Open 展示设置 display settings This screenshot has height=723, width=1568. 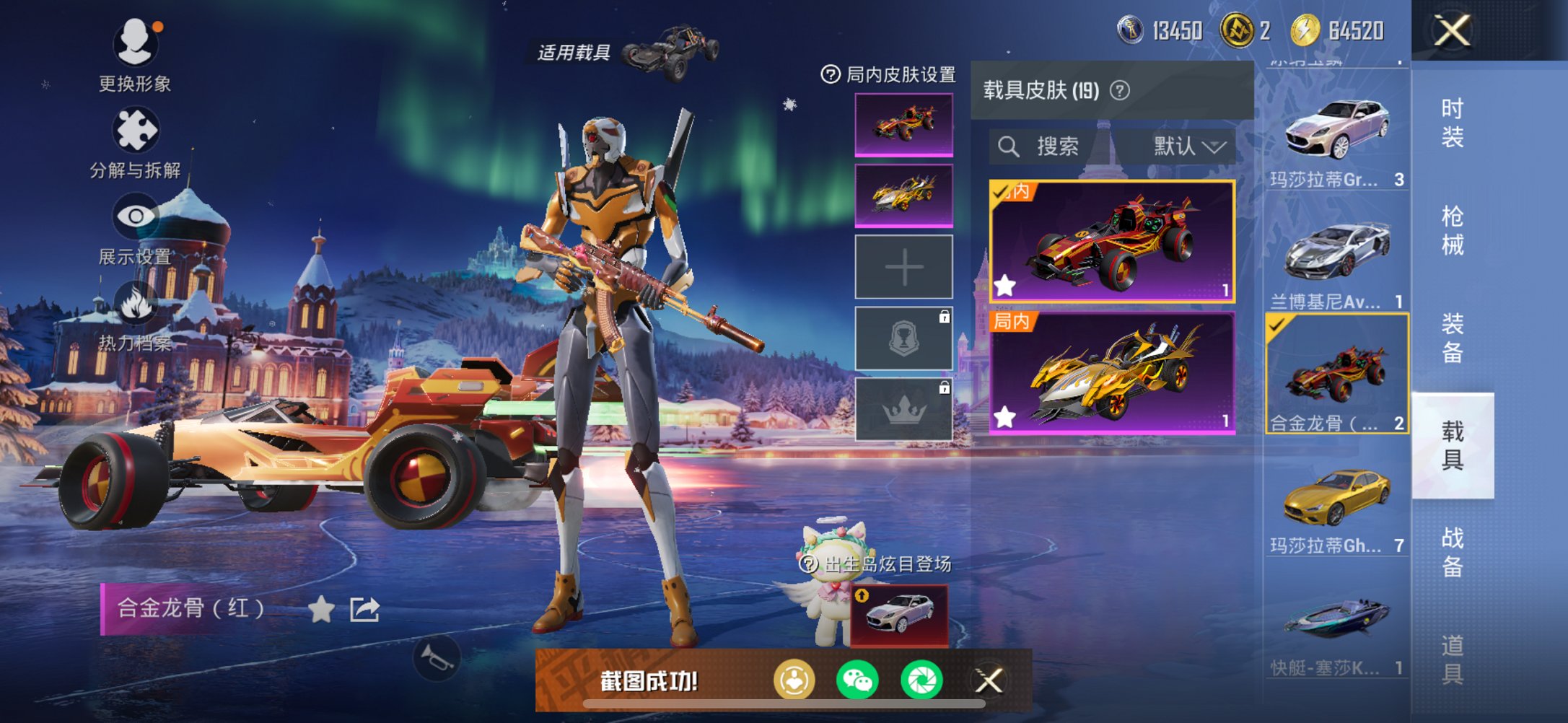[x=137, y=216]
